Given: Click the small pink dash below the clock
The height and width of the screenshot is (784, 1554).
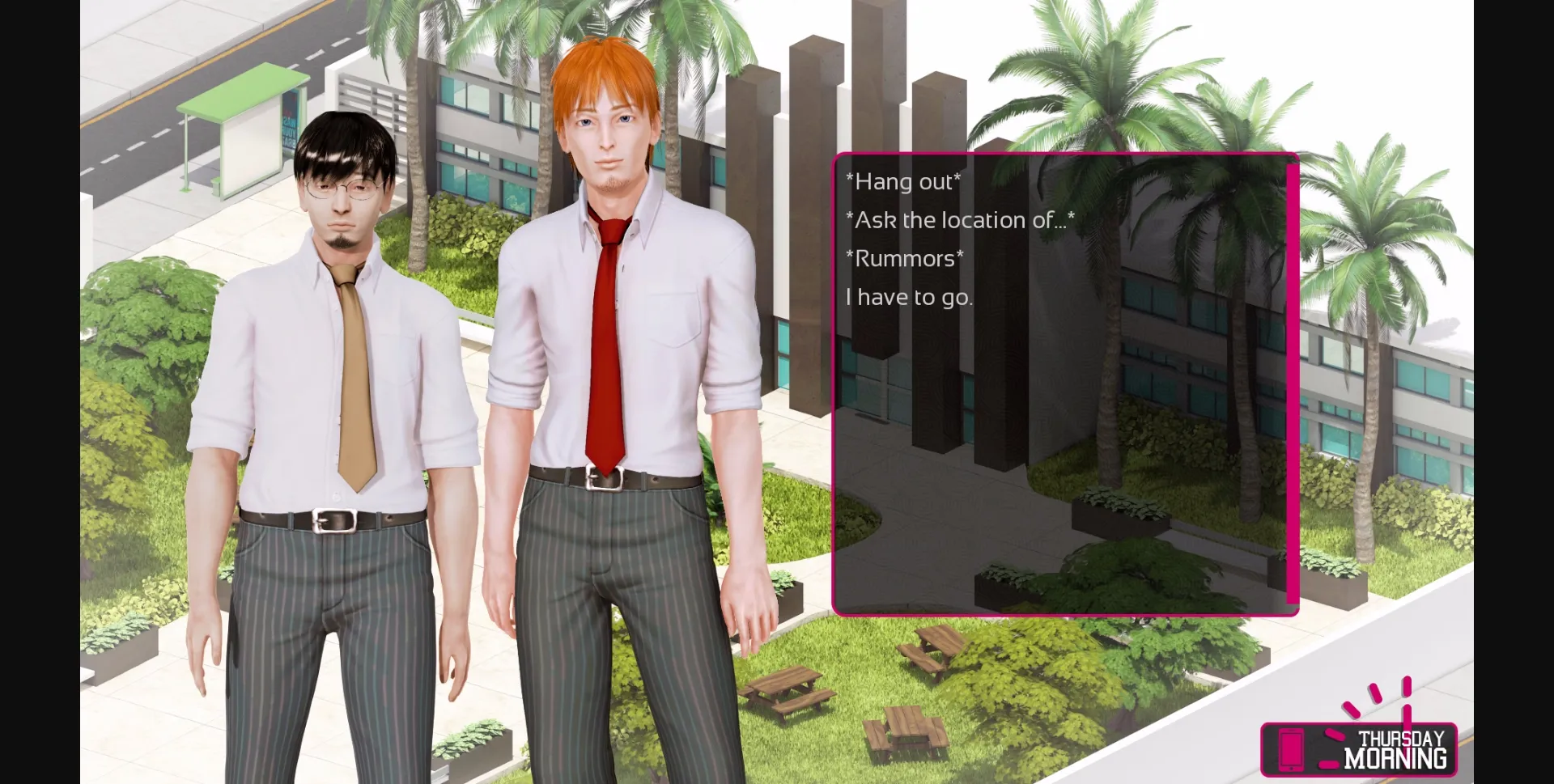Looking at the screenshot, I should tap(1329, 766).
